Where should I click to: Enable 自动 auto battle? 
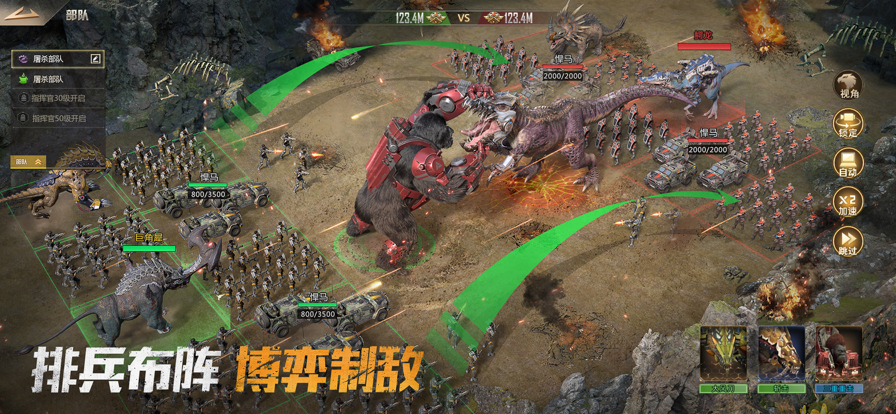pos(848,165)
